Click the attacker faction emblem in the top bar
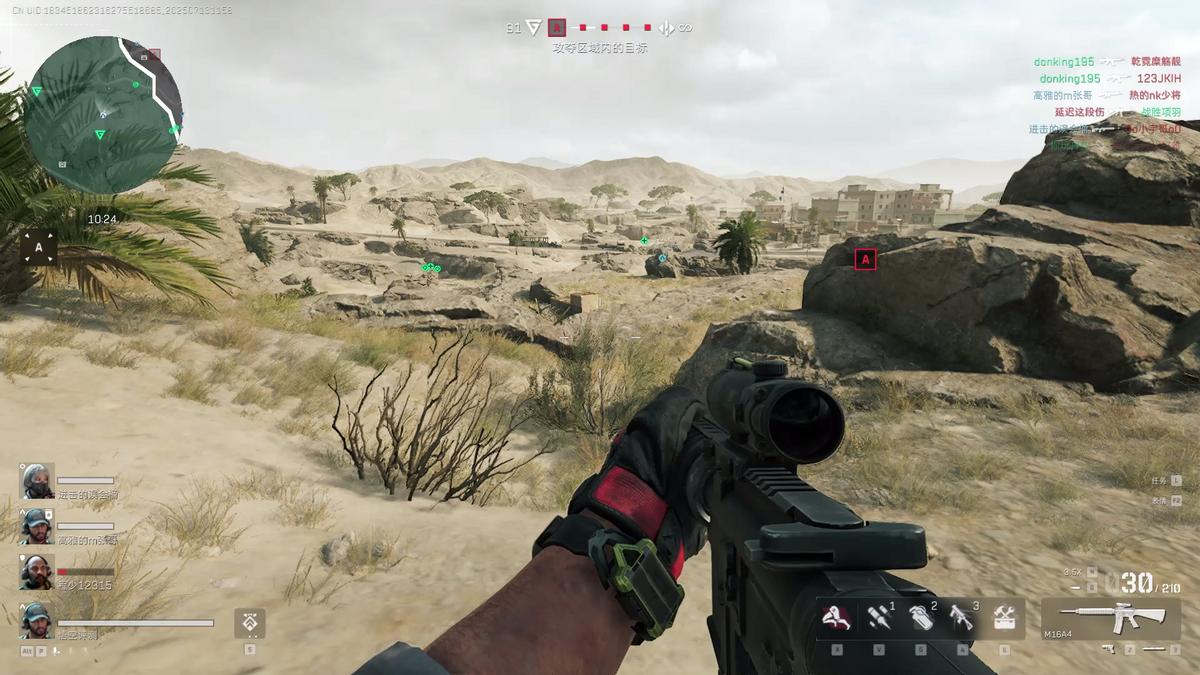The width and height of the screenshot is (1200, 675). tap(533, 28)
